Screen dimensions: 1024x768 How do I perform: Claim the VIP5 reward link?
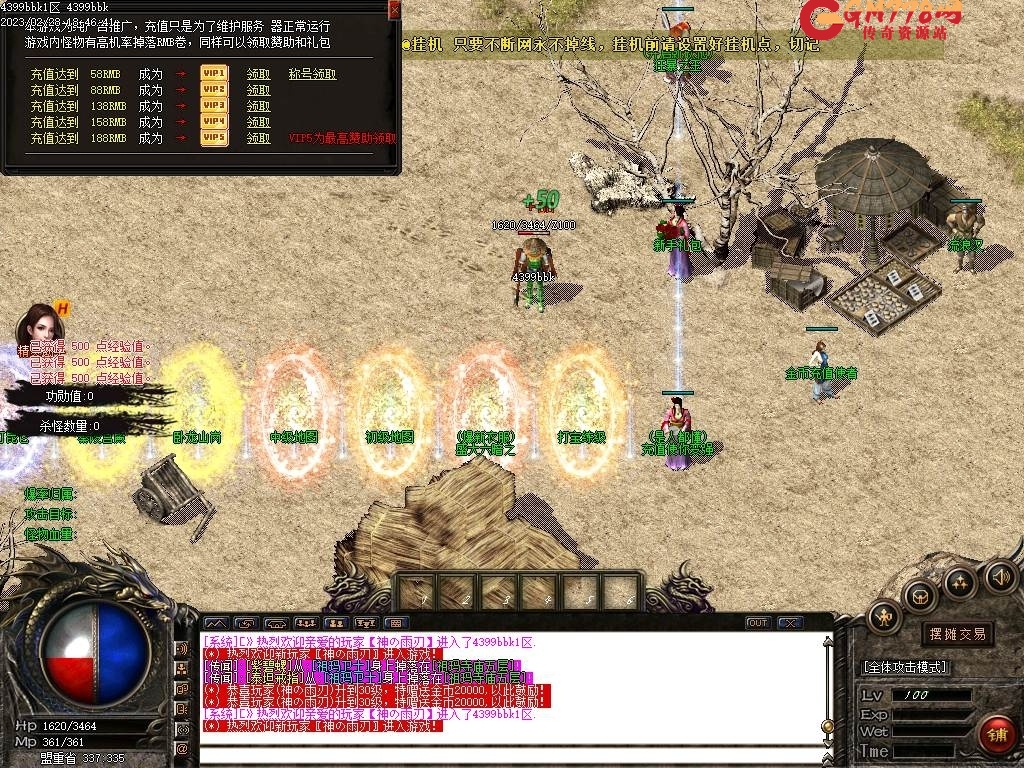point(258,138)
